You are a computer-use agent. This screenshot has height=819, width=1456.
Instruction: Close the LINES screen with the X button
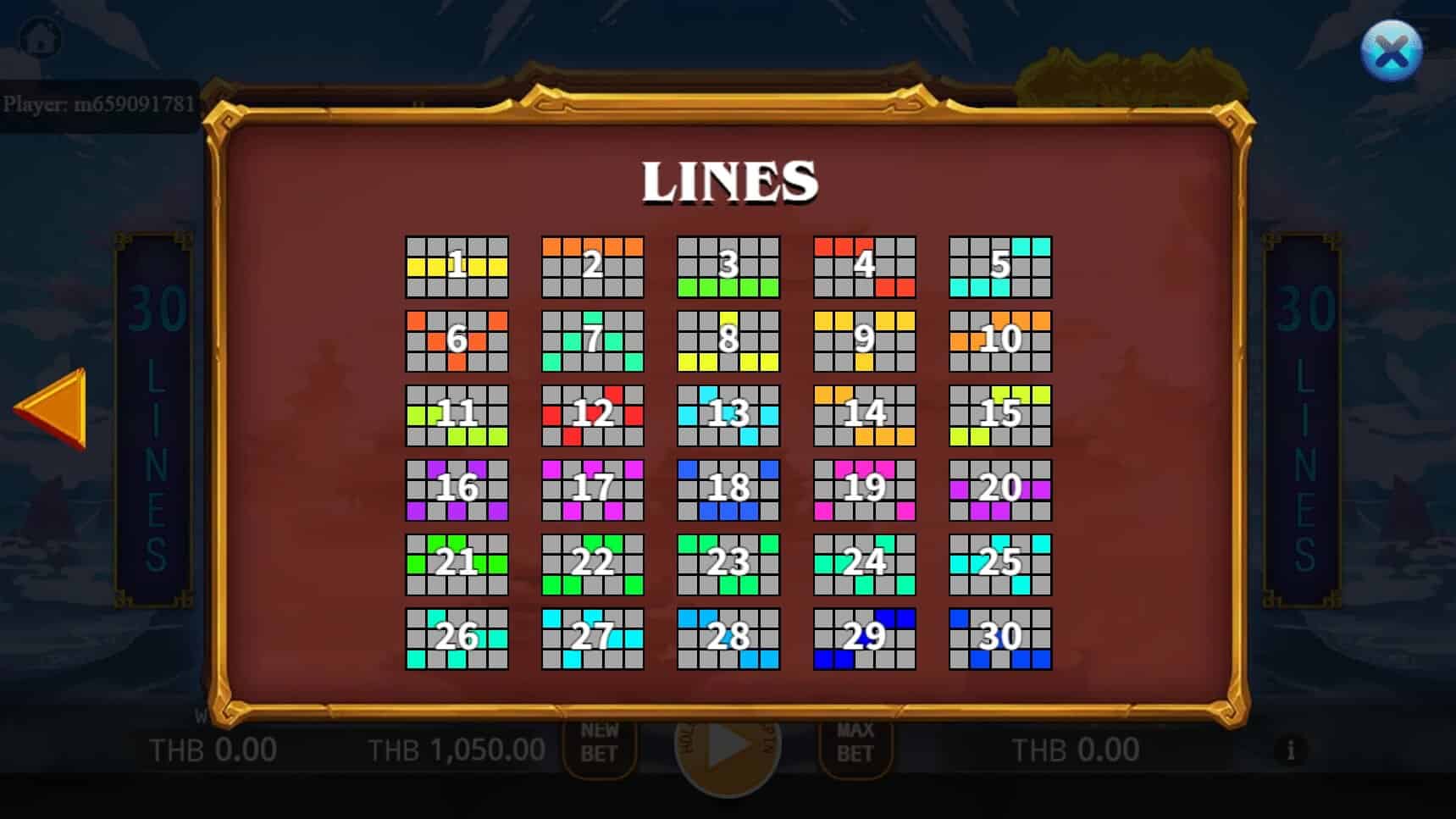click(x=1393, y=52)
